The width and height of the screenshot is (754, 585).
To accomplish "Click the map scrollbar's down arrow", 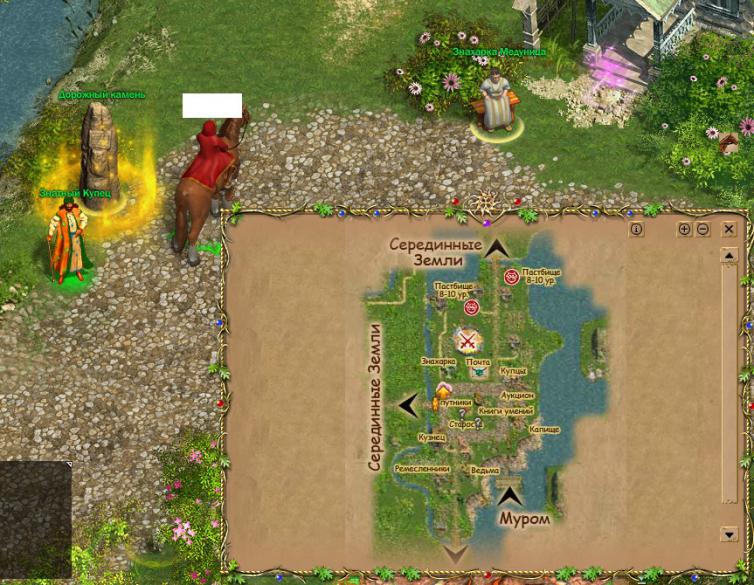I will click(729, 534).
